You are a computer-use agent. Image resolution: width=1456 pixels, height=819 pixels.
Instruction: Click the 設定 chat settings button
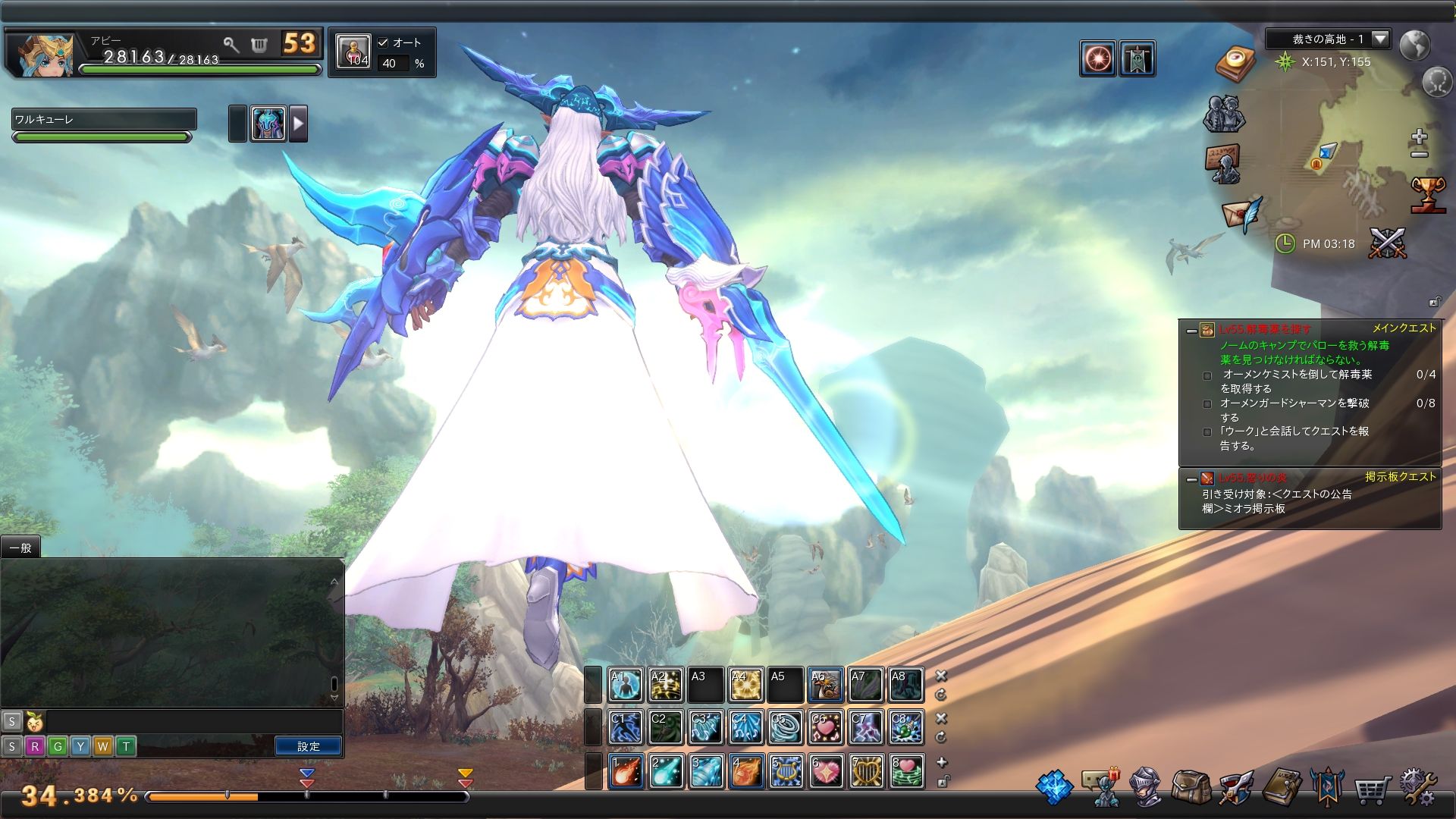coord(308,747)
